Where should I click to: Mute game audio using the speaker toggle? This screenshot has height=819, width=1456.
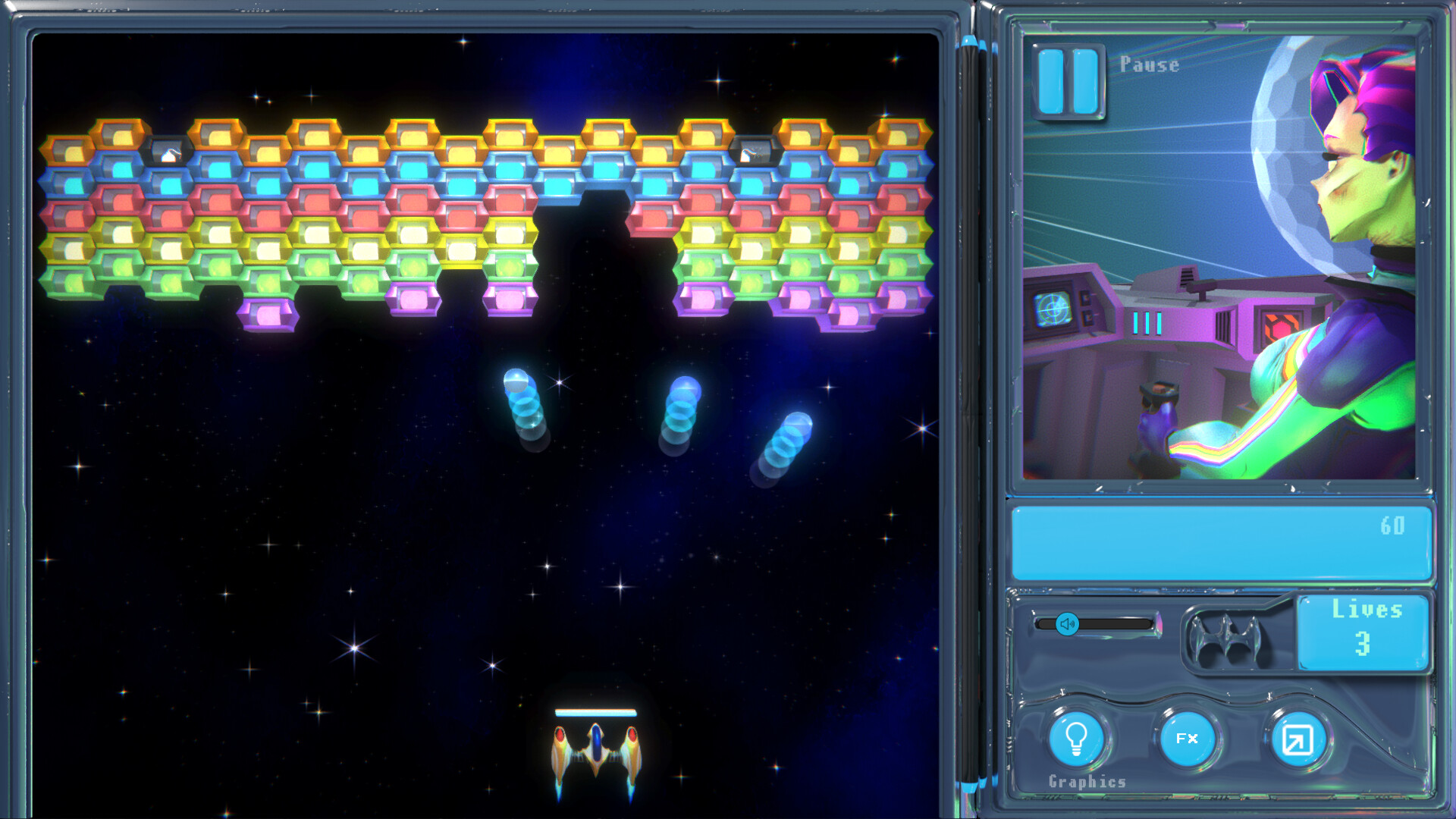pos(1067,623)
